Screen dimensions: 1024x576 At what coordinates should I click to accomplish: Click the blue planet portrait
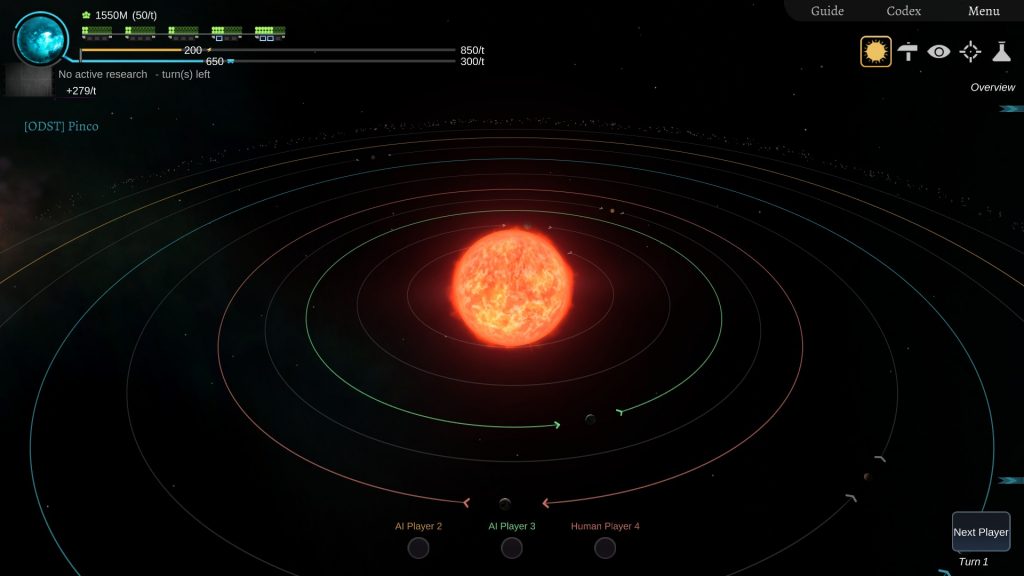(x=41, y=38)
